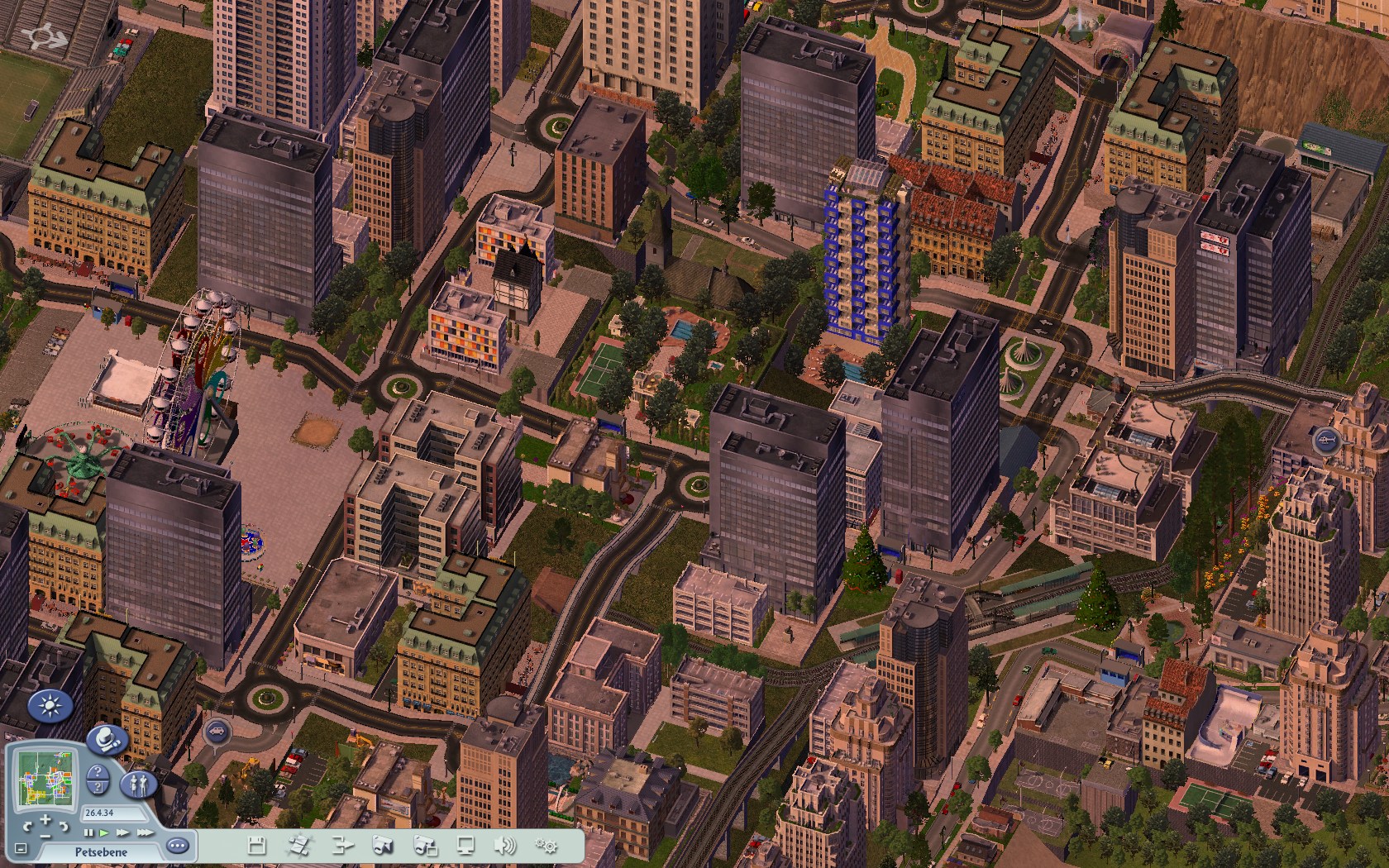Image resolution: width=1389 pixels, height=868 pixels.
Task: Set simulation to double-arrow fast speed
Action: click(x=122, y=832)
